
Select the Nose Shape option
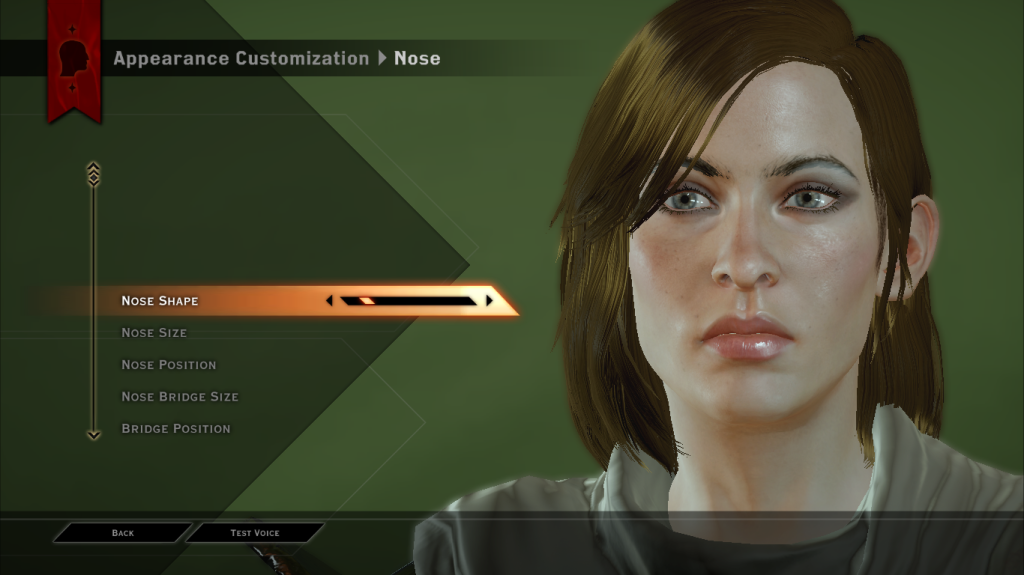(160, 301)
